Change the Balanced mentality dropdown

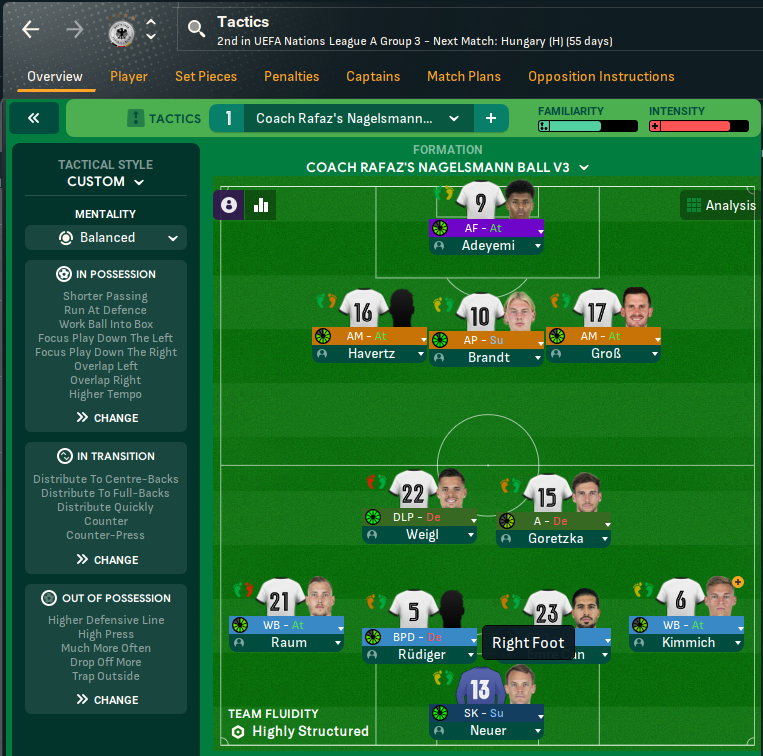click(106, 238)
